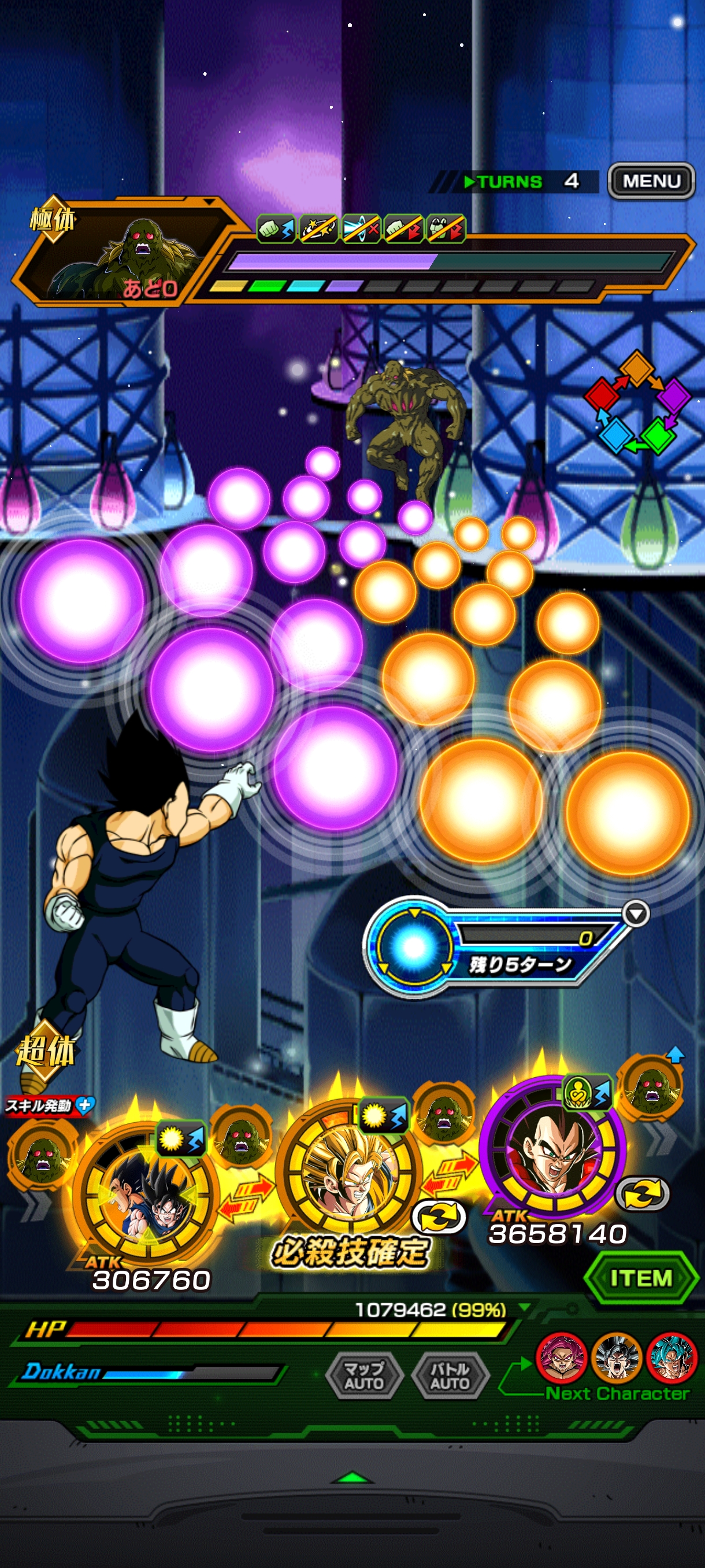The width and height of the screenshot is (705, 1568).
Task: Expand the 残り5ターン gauge dropdown arrow
Action: pyautogui.click(x=636, y=914)
